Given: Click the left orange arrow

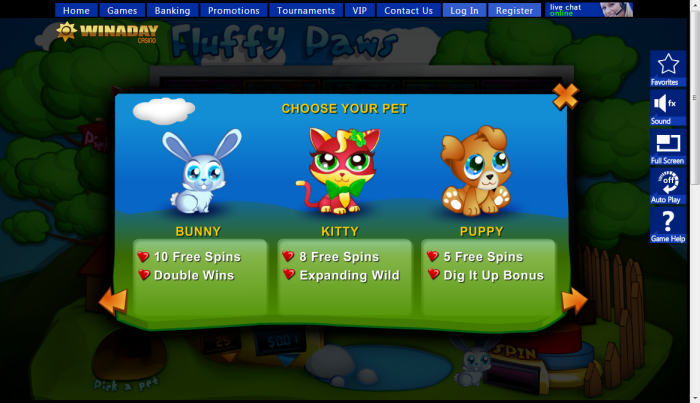Looking at the screenshot, I should tap(113, 300).
